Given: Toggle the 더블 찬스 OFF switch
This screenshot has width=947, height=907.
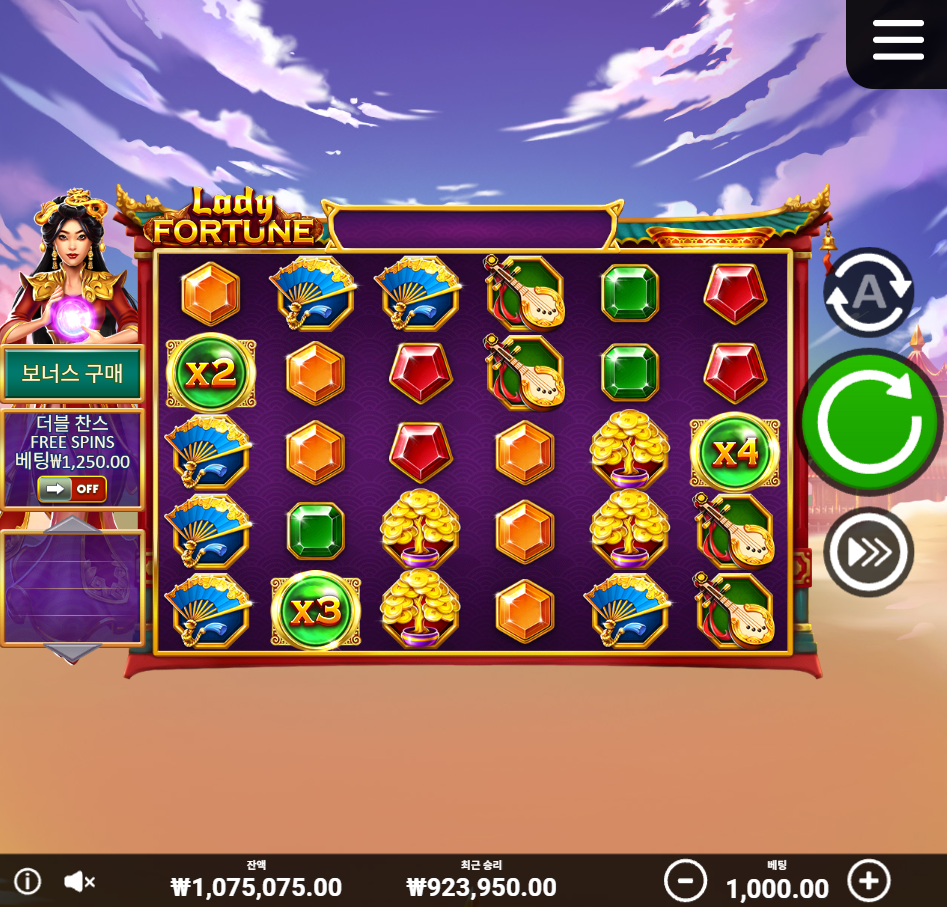Looking at the screenshot, I should point(72,489).
